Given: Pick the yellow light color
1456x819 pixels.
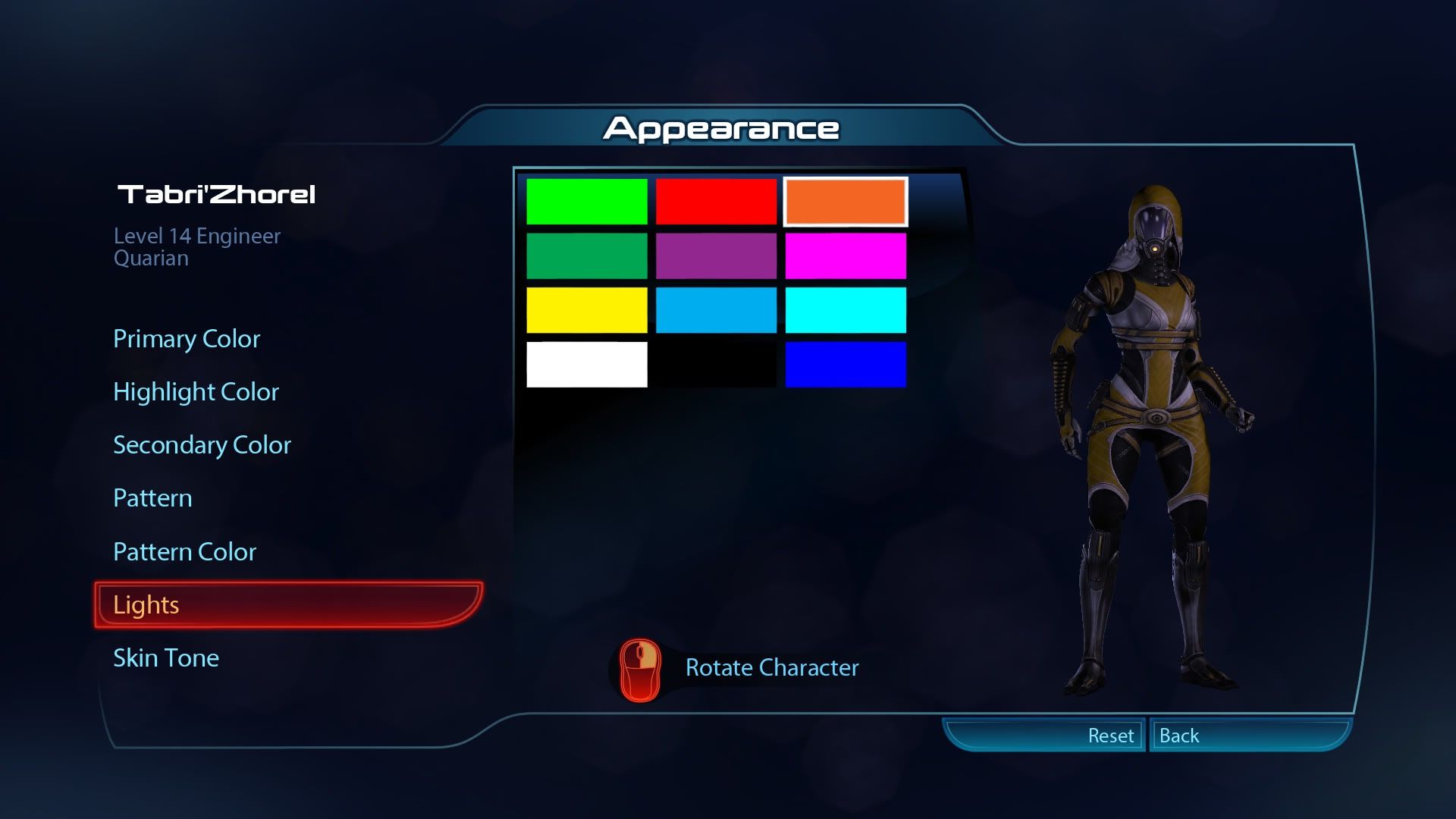Looking at the screenshot, I should (586, 310).
